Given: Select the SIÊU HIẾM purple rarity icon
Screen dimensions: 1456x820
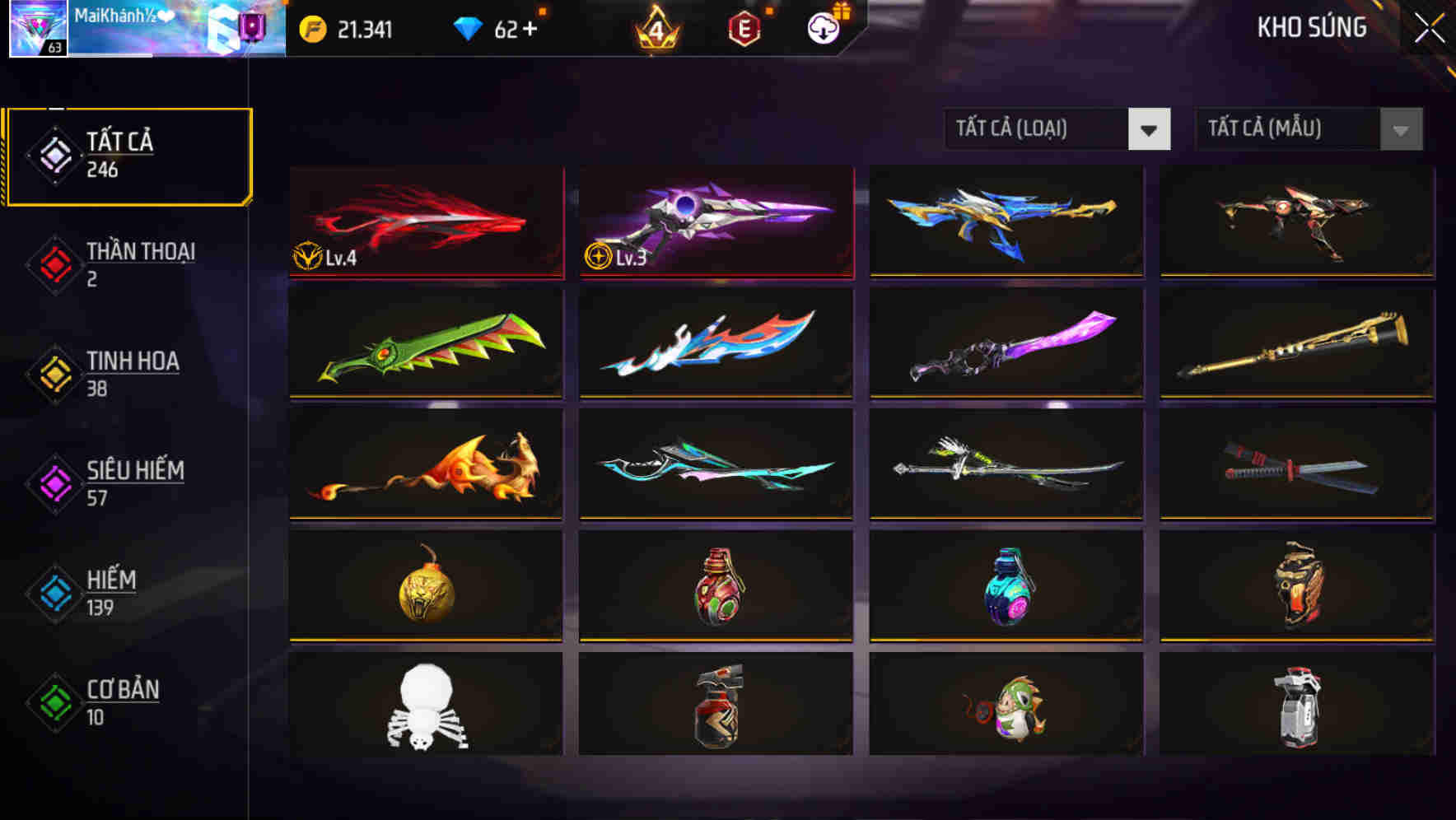Looking at the screenshot, I should pyautogui.click(x=54, y=482).
